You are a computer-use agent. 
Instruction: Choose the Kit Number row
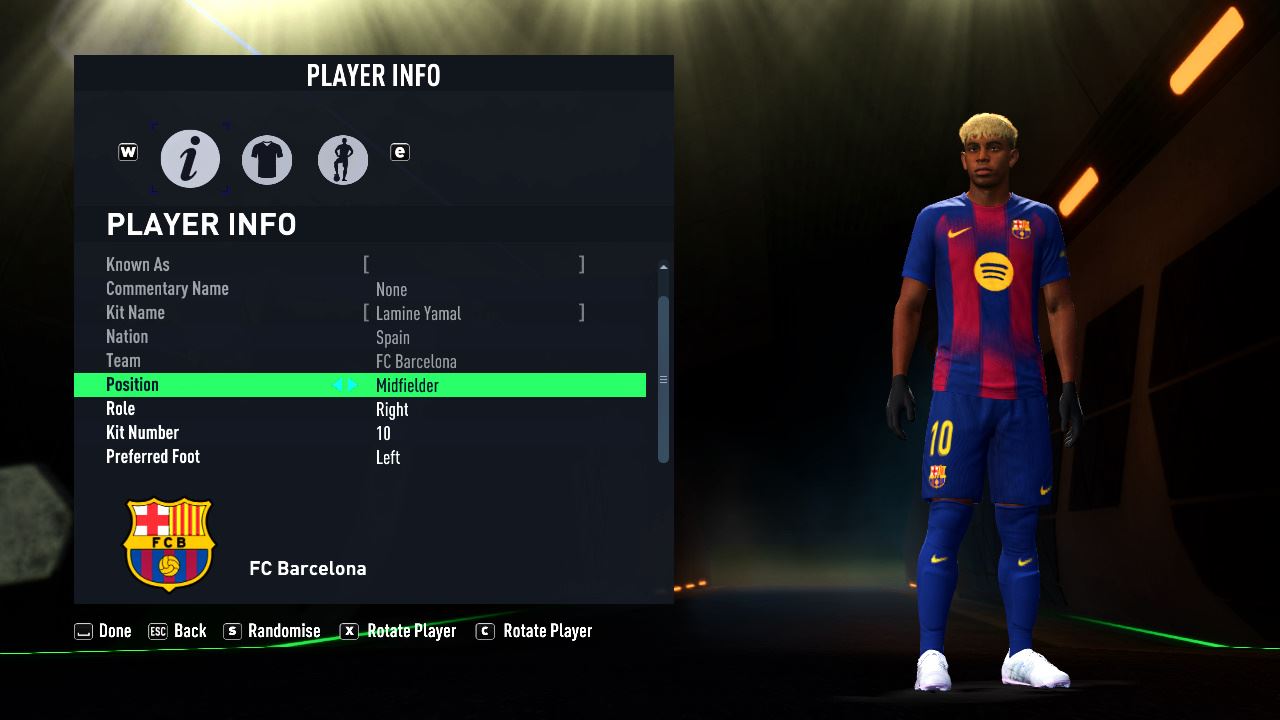pyautogui.click(x=360, y=433)
